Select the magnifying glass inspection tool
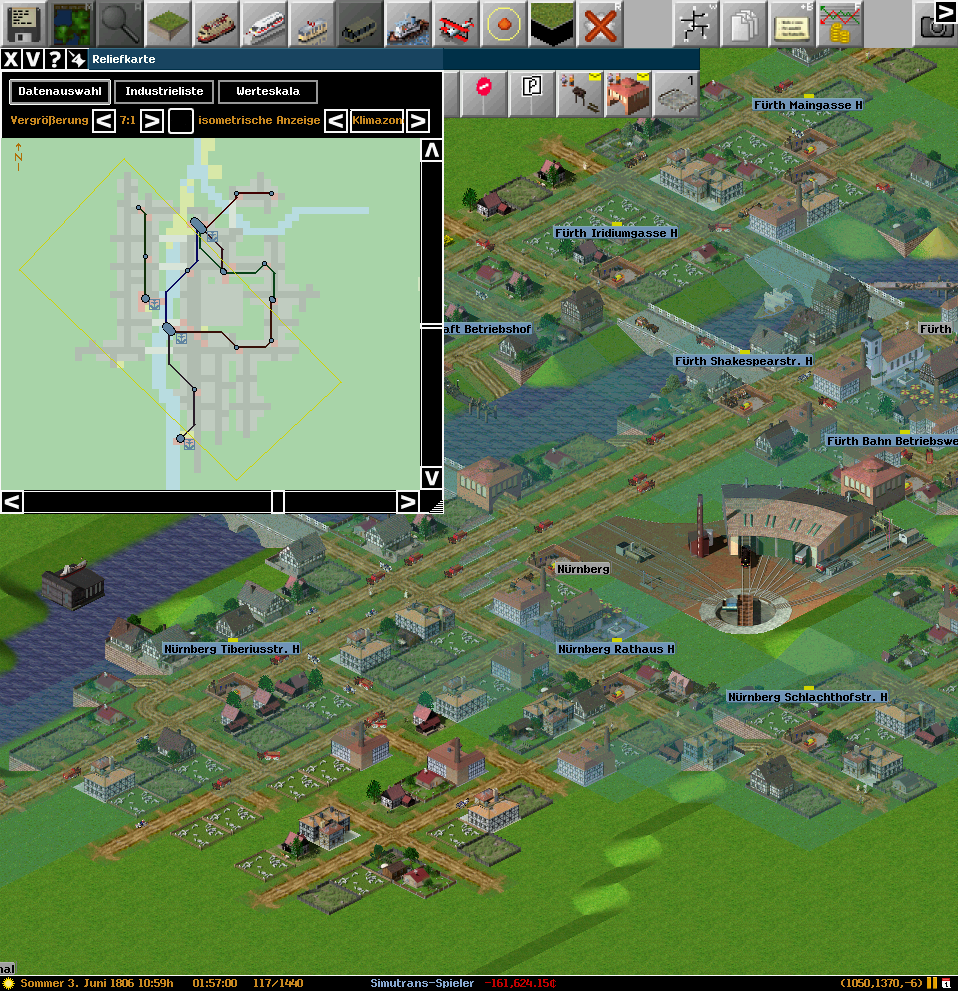 point(119,22)
